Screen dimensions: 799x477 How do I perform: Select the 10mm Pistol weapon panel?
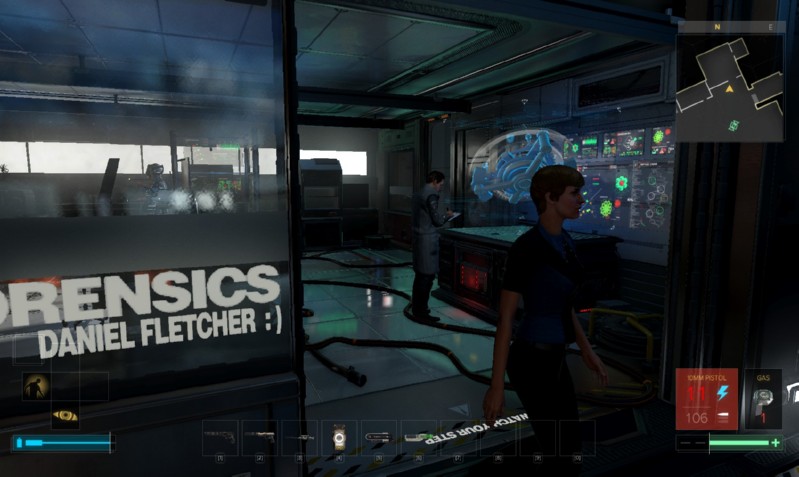[x=706, y=399]
